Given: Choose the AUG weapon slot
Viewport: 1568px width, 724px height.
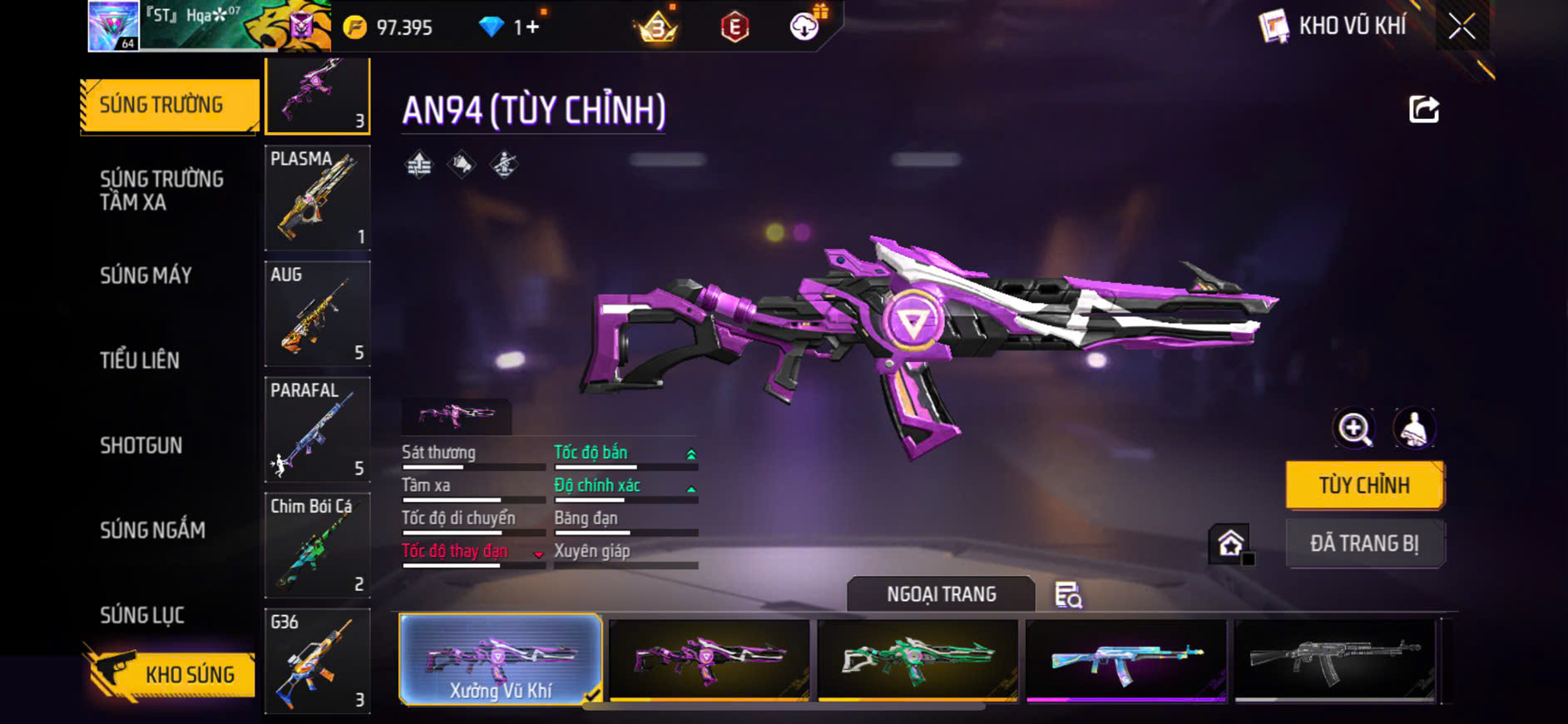Looking at the screenshot, I should 317,314.
